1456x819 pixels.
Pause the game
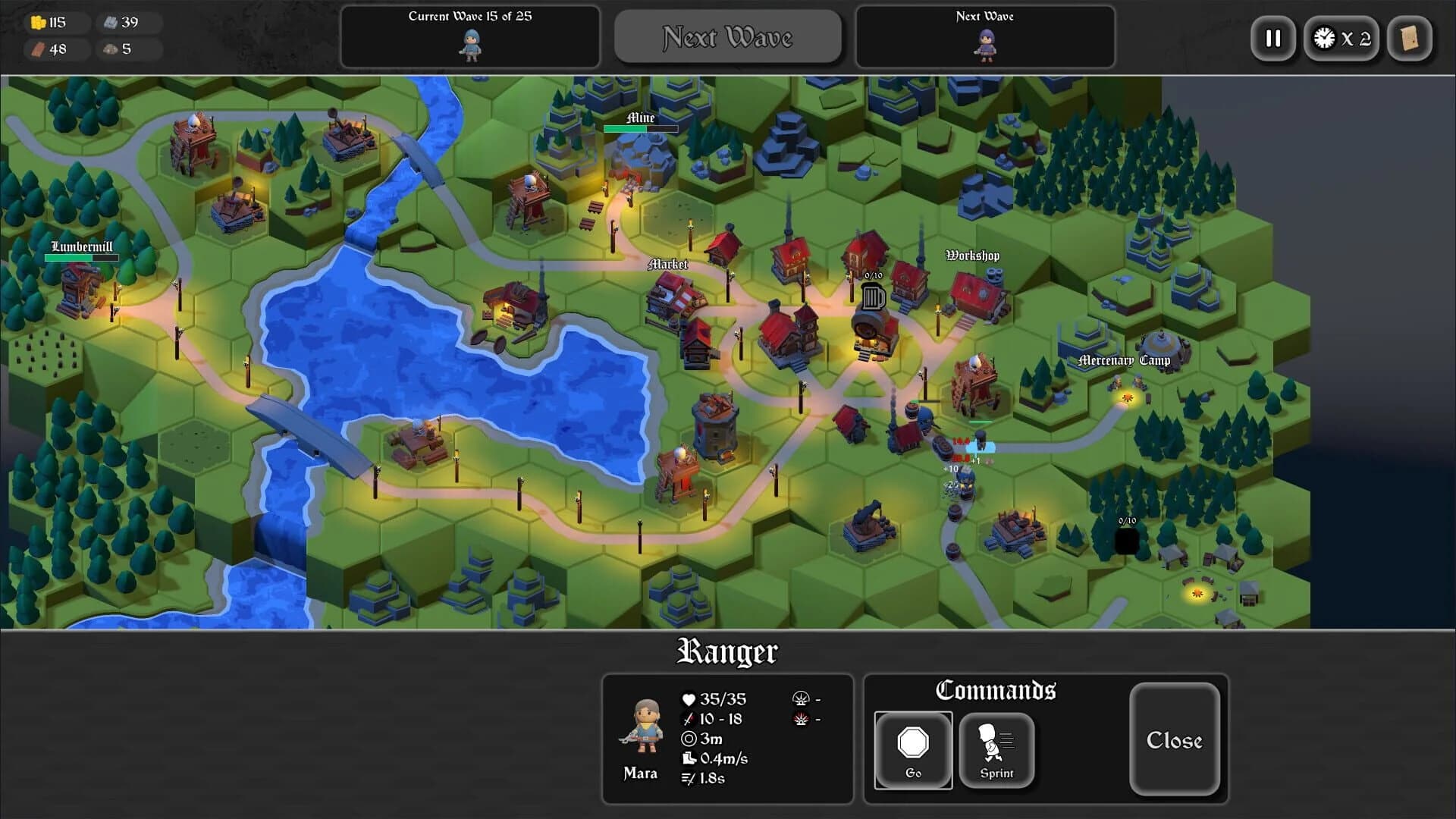(1273, 39)
